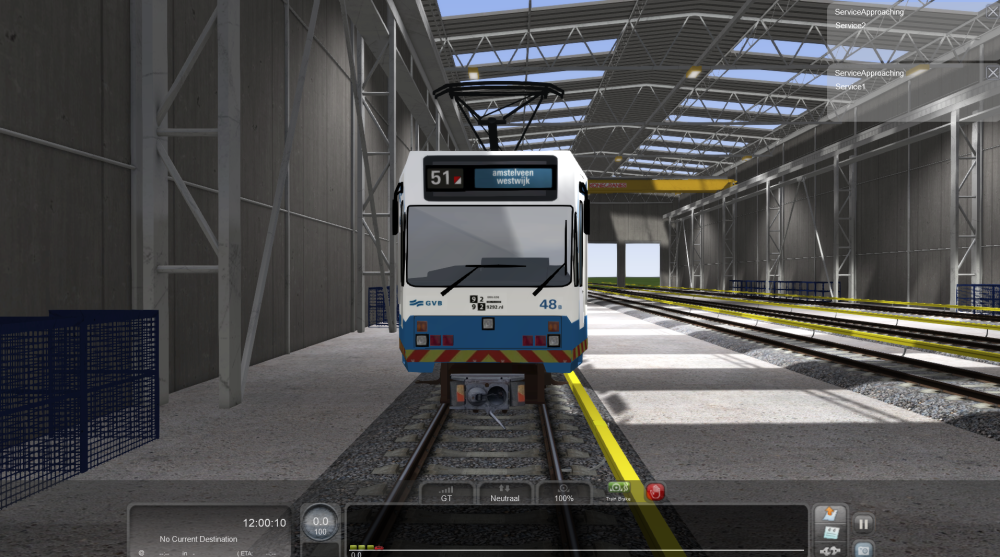Image resolution: width=1000 pixels, height=557 pixels.
Task: Click the round speedometer dial
Action: coord(320,523)
